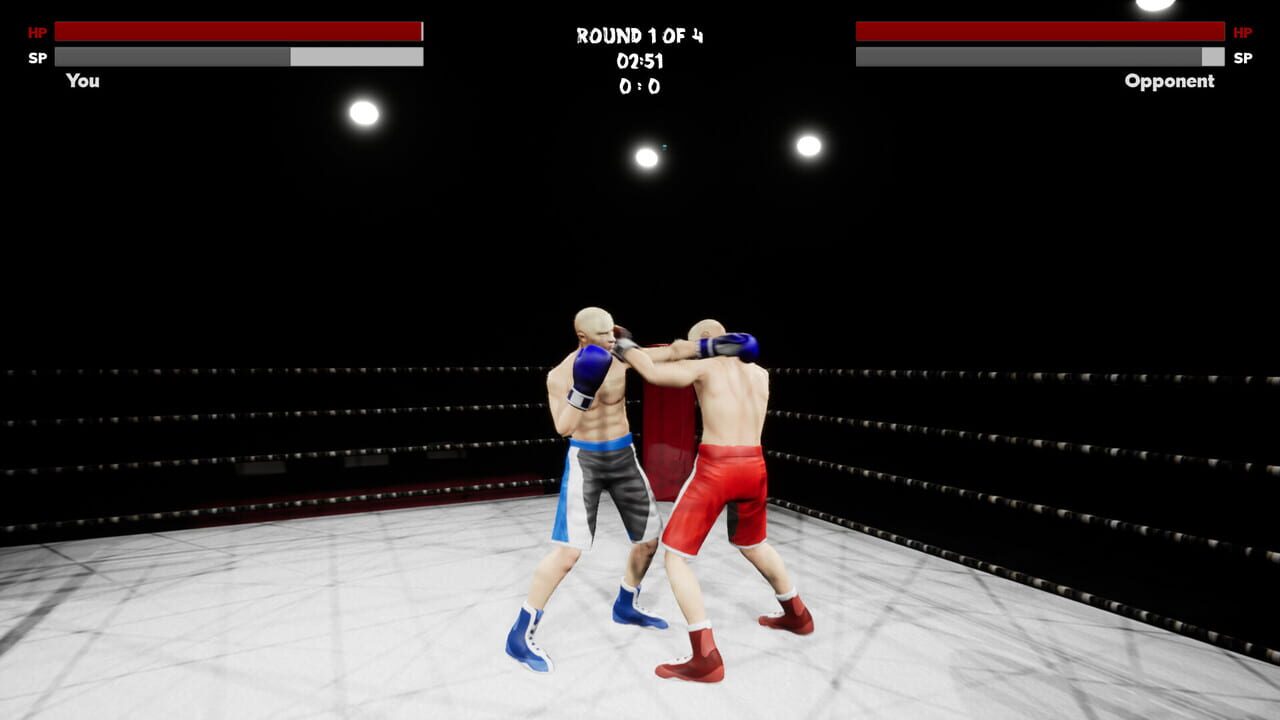Select the Opponent name tab on the right
Image resolution: width=1280 pixels, height=720 pixels.
[x=1168, y=81]
